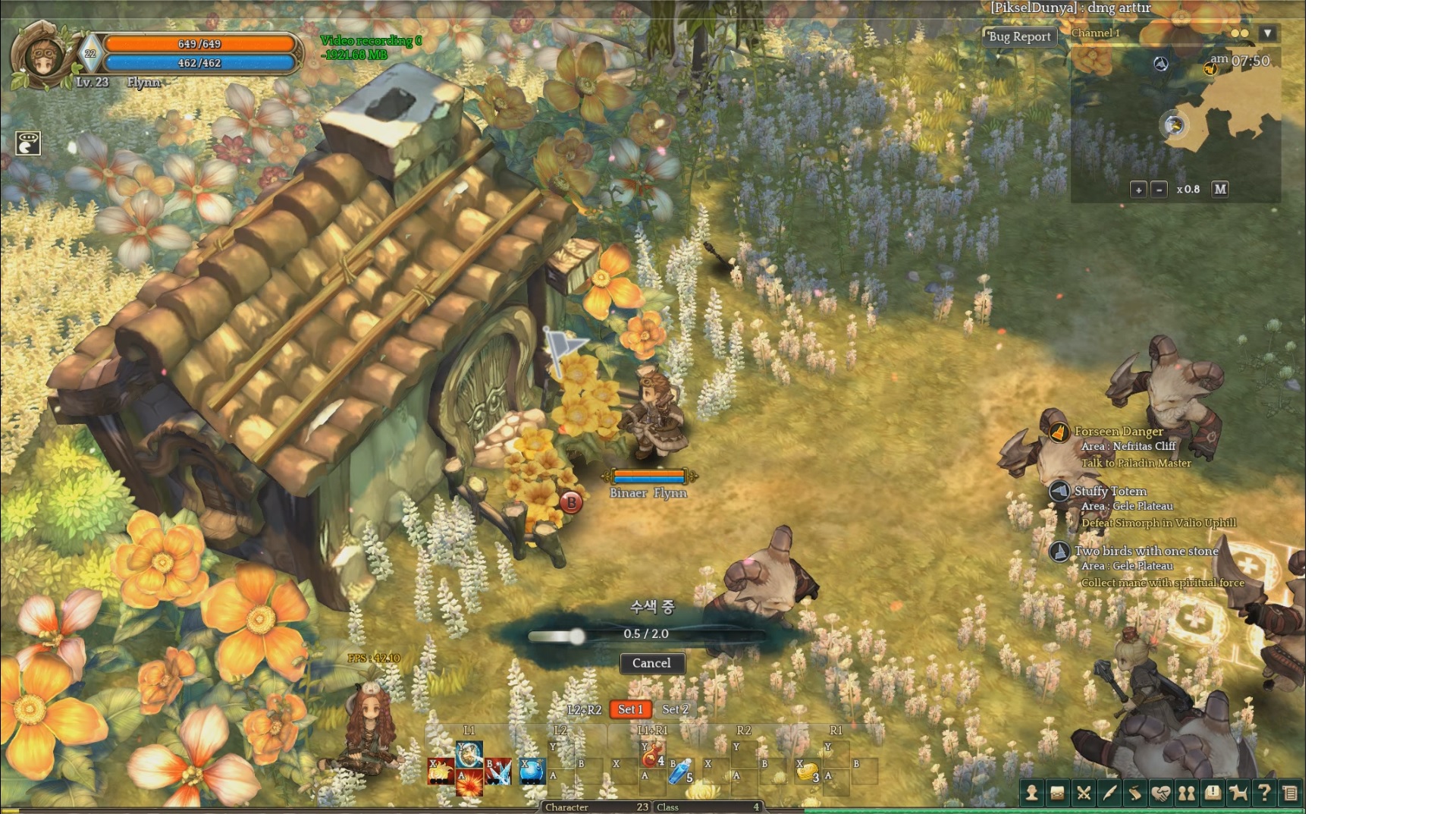This screenshot has height=814, width=1456.
Task: Zoom out the minimap with minus button
Action: coord(1159,190)
